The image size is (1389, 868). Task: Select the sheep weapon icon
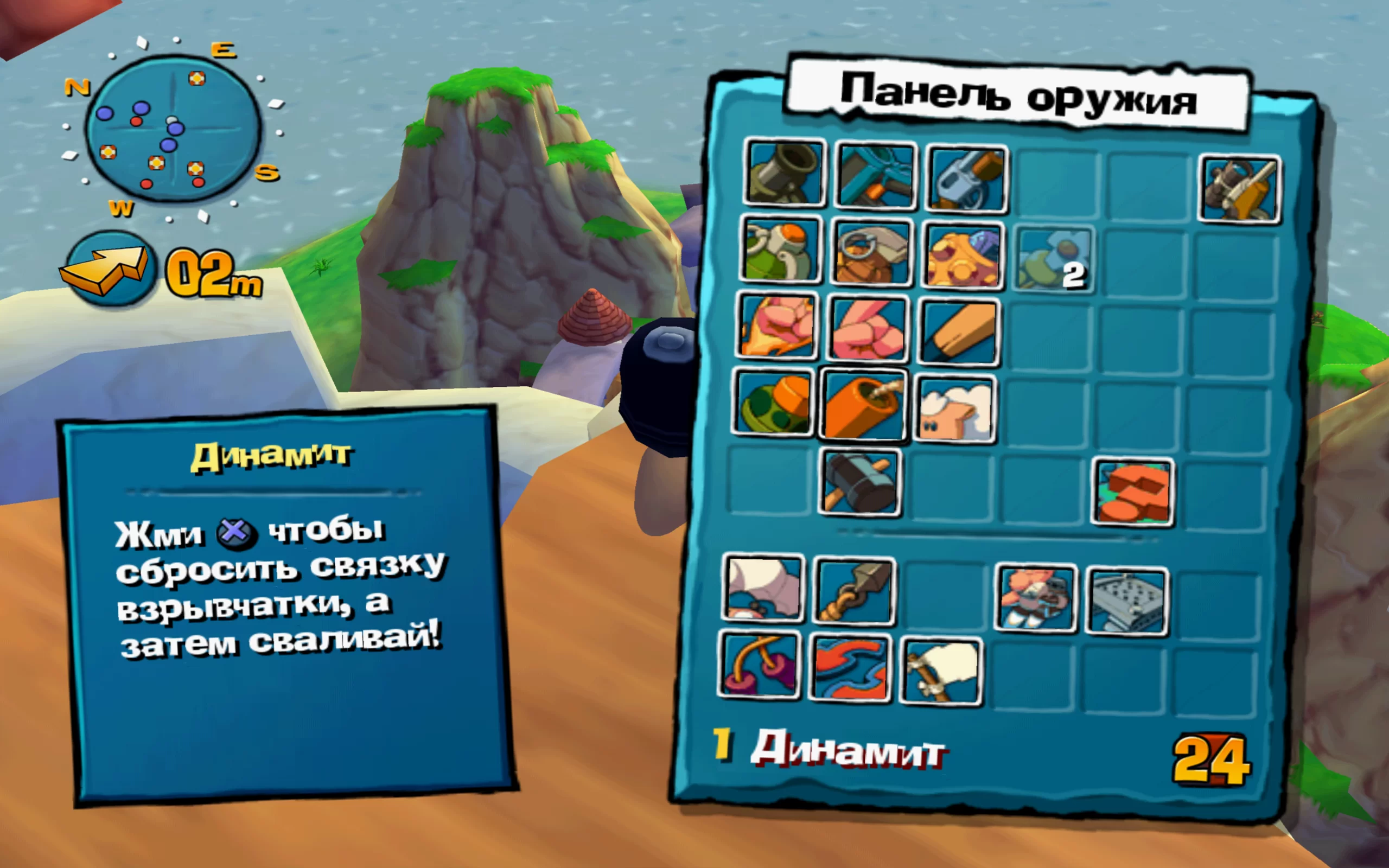955,409
